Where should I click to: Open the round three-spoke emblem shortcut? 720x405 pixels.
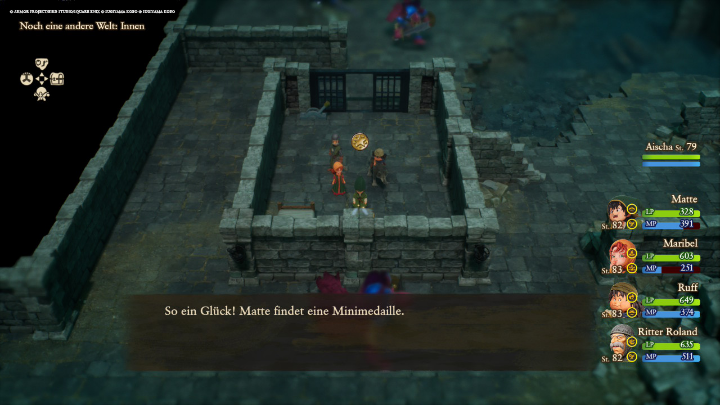pos(27,78)
